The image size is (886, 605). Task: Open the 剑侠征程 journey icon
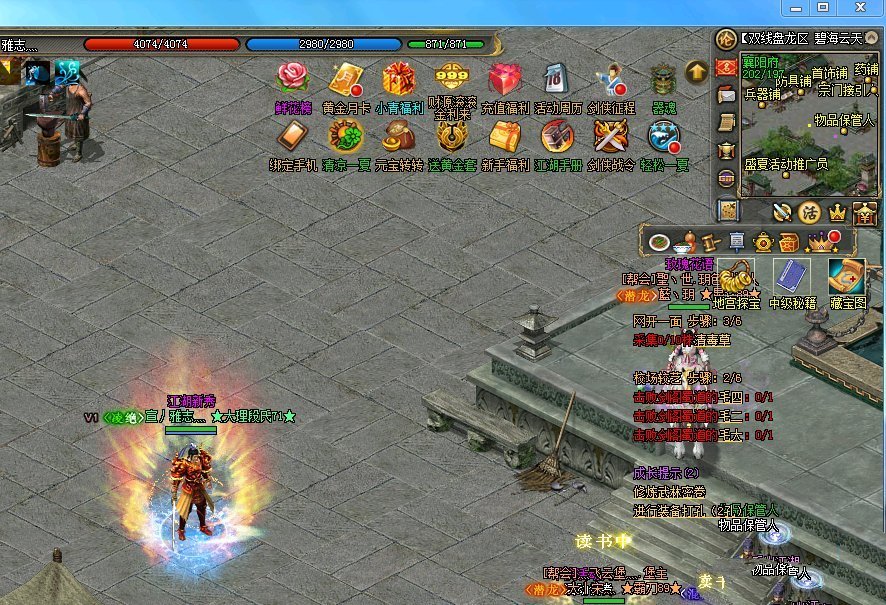[x=611, y=78]
